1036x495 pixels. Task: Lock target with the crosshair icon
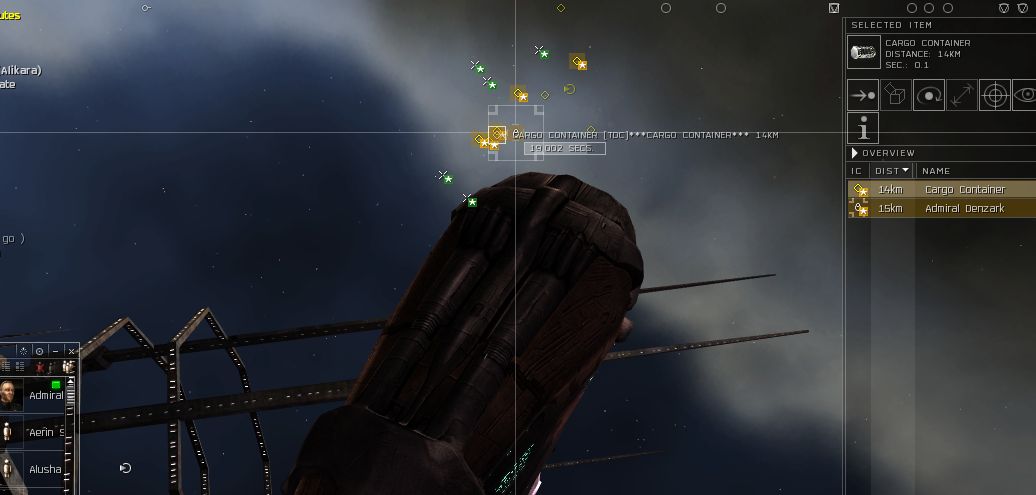tap(994, 95)
